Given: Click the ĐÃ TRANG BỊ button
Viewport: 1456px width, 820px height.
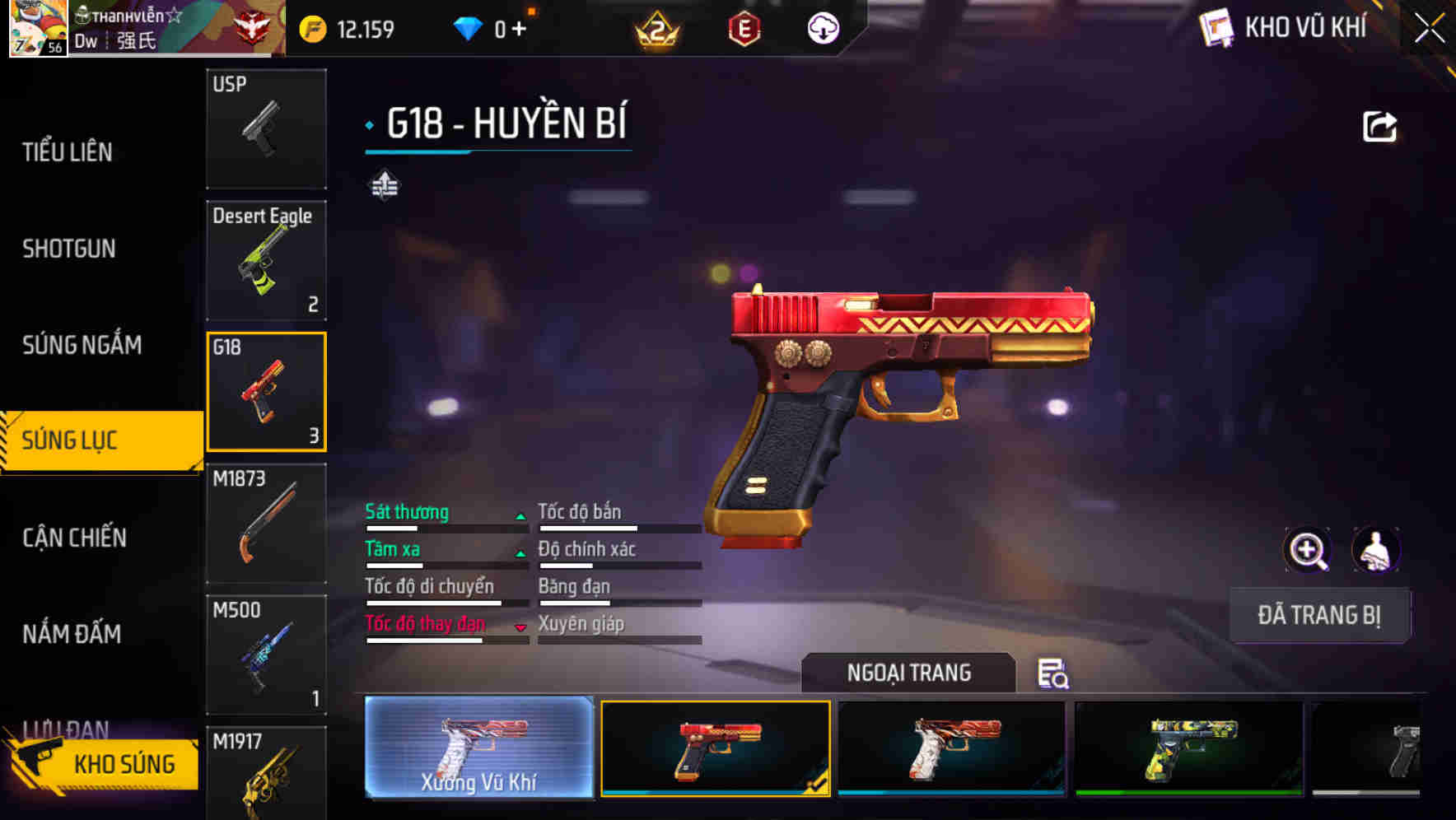Looking at the screenshot, I should [1319, 615].
